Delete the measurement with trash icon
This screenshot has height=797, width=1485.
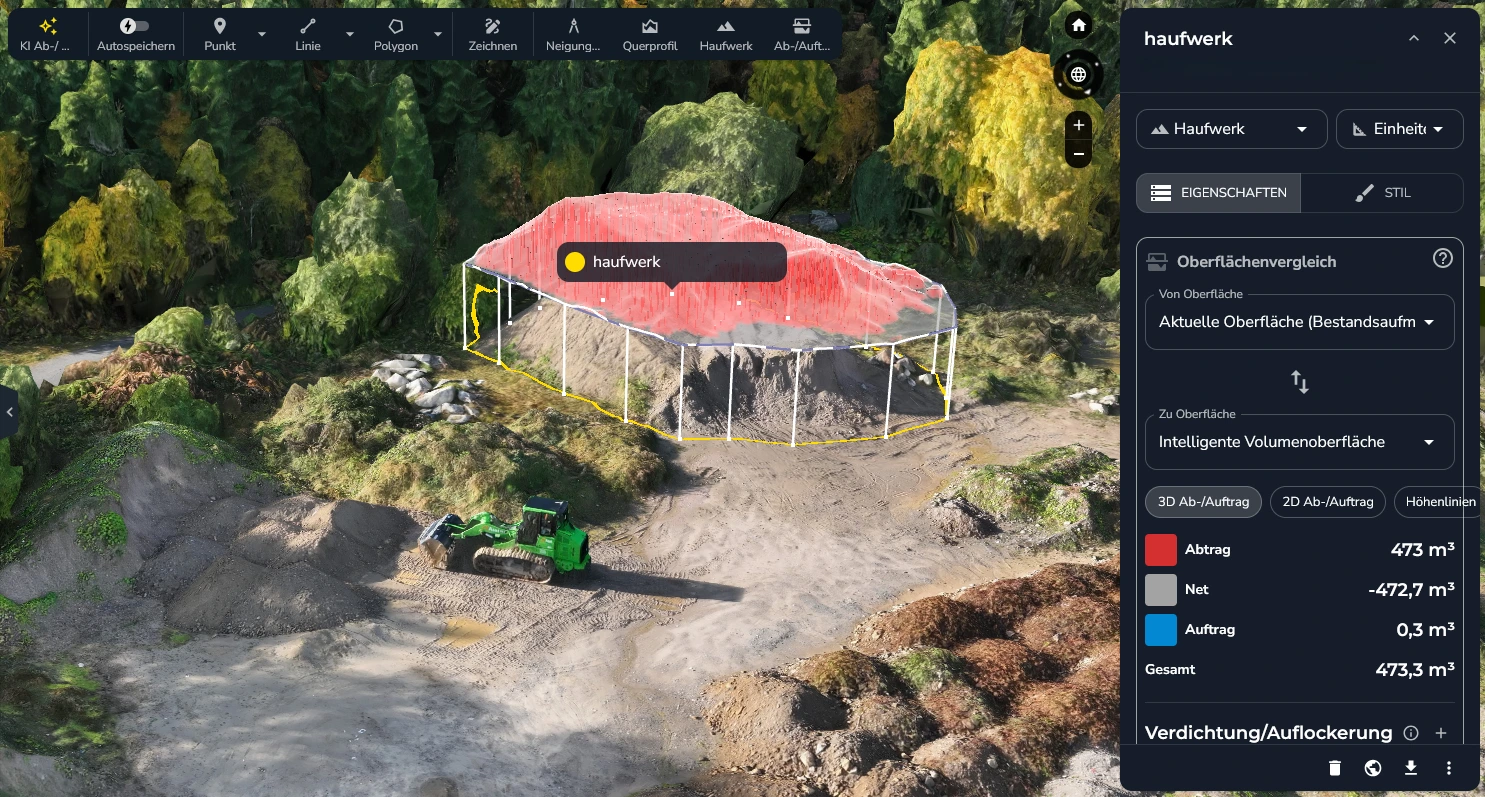click(1334, 768)
